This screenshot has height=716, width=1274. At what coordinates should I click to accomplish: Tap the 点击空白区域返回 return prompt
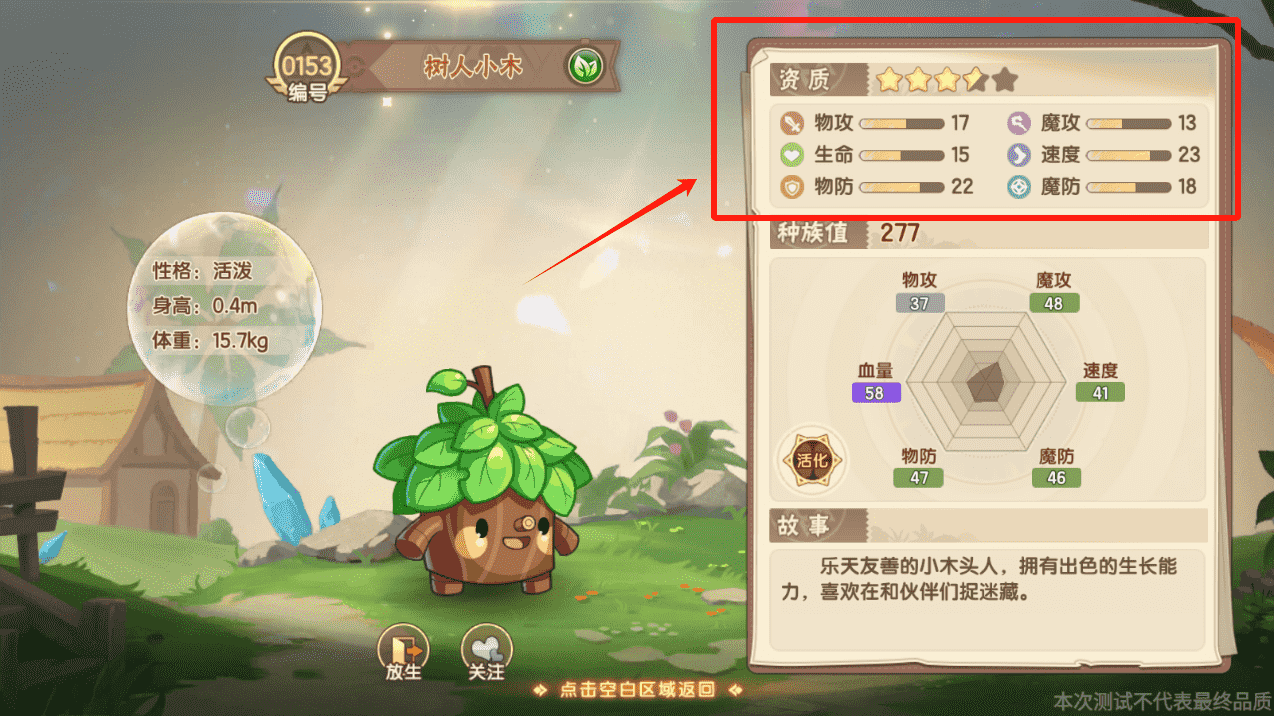[637, 689]
